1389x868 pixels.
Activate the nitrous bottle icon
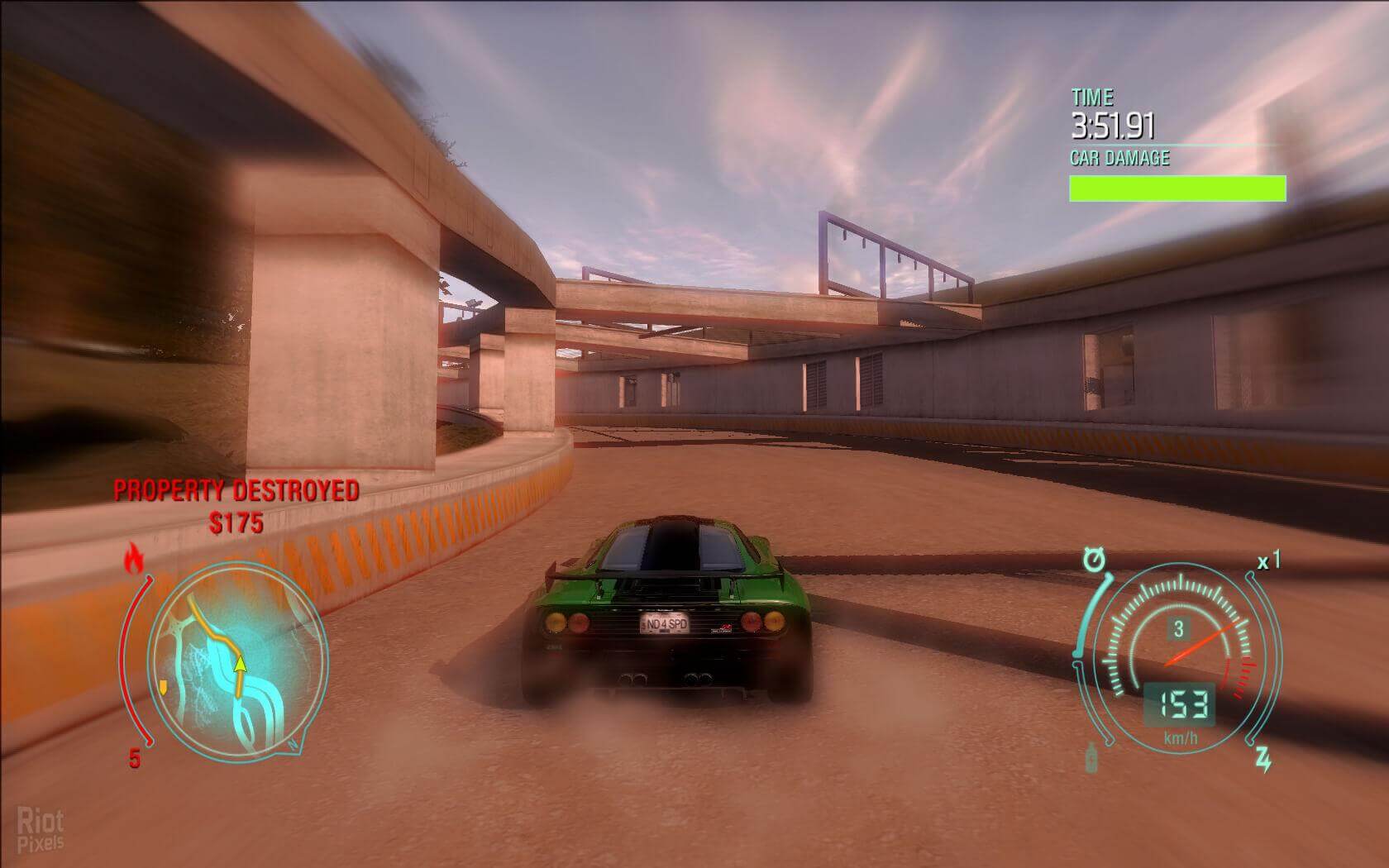(1093, 757)
